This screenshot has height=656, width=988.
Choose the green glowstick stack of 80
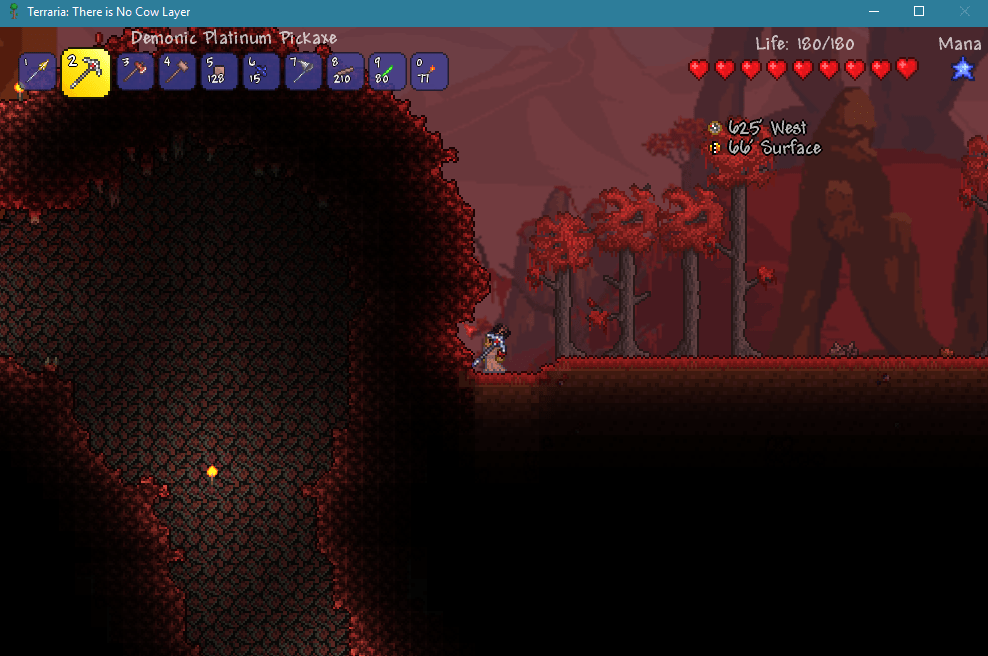pyautogui.click(x=387, y=72)
